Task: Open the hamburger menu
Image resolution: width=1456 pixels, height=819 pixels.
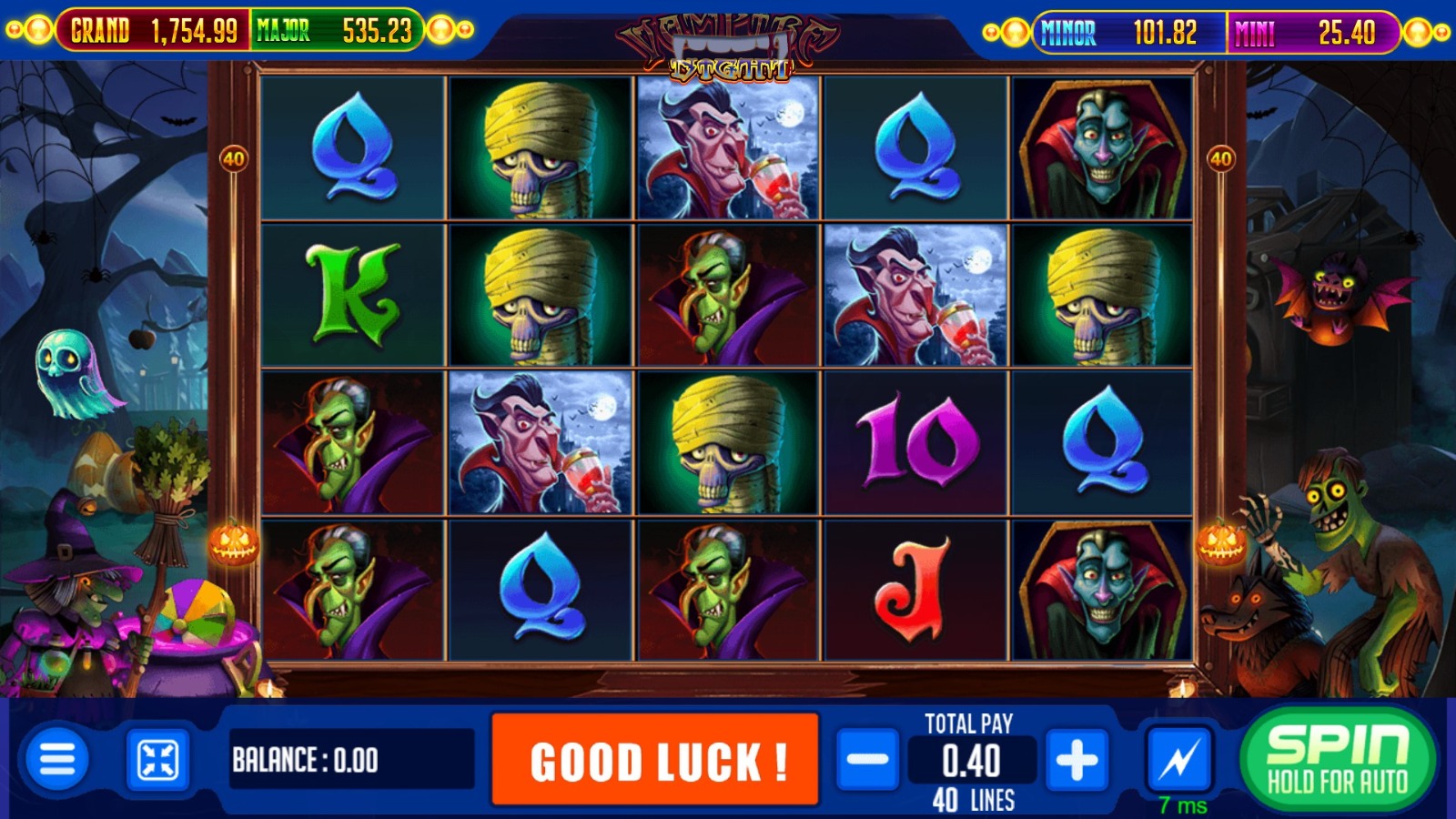Action: (x=57, y=759)
